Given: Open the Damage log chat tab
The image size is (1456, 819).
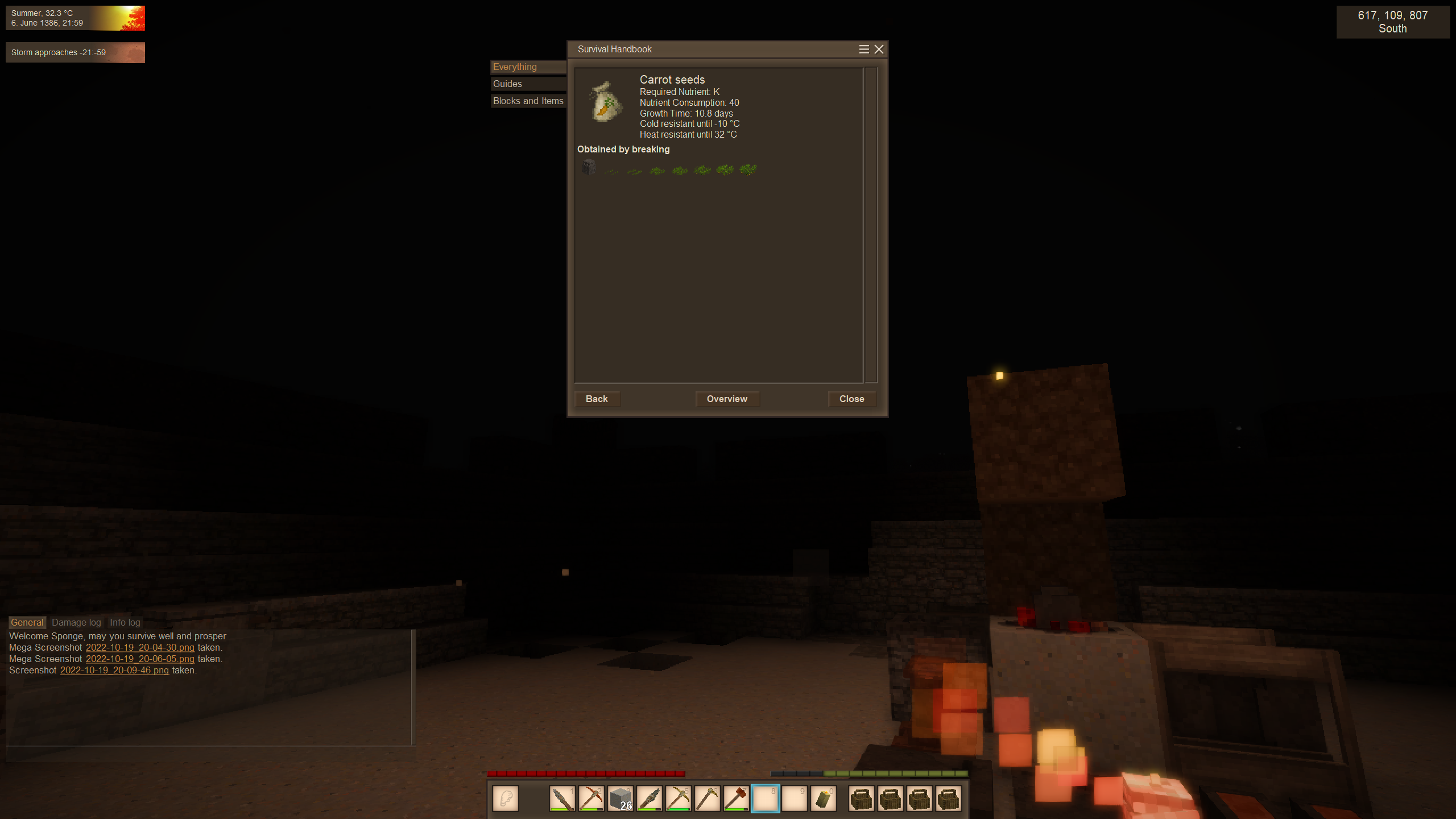Looking at the screenshot, I should coord(76,623).
